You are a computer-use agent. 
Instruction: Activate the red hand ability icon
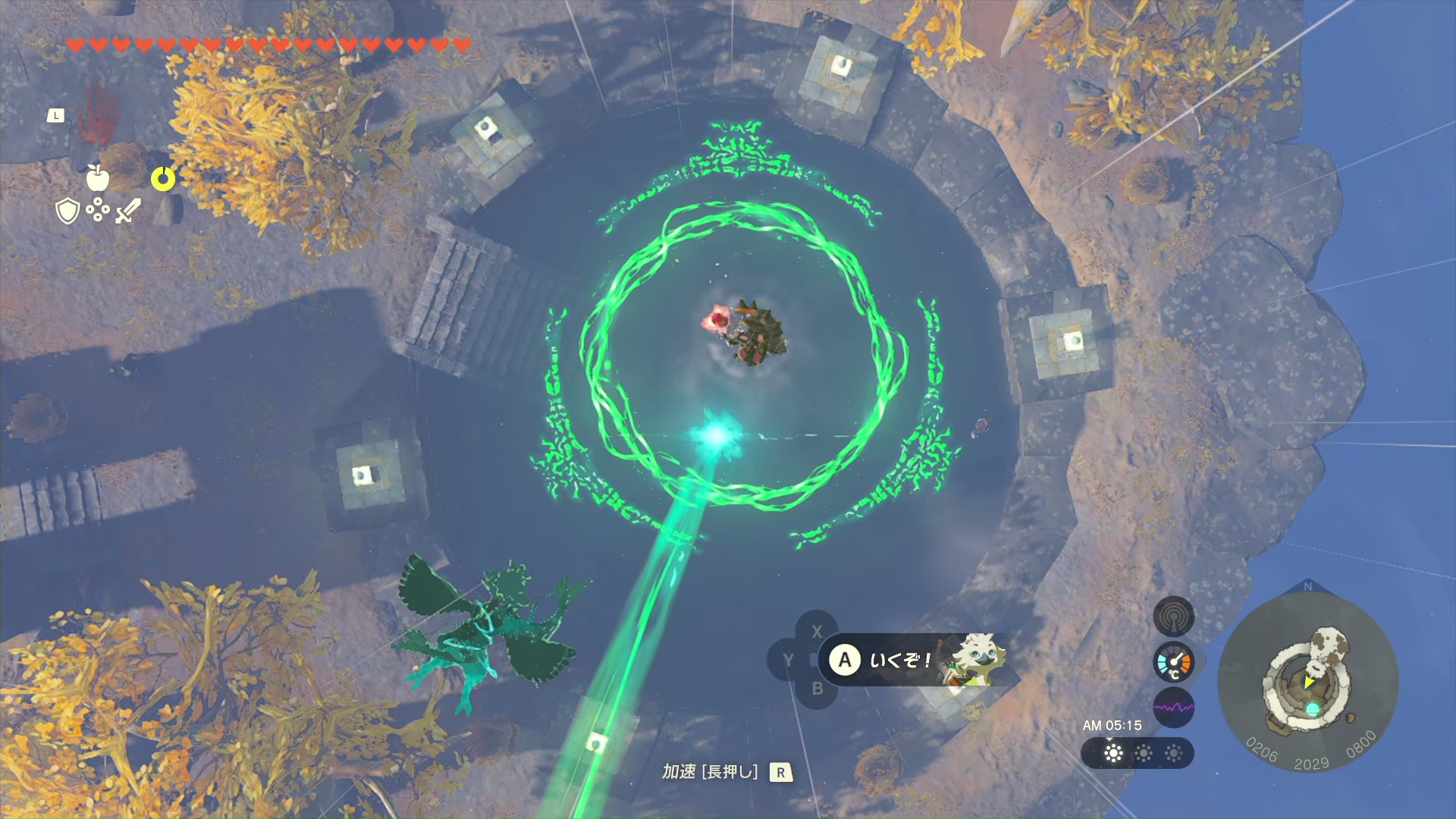pyautogui.click(x=98, y=115)
